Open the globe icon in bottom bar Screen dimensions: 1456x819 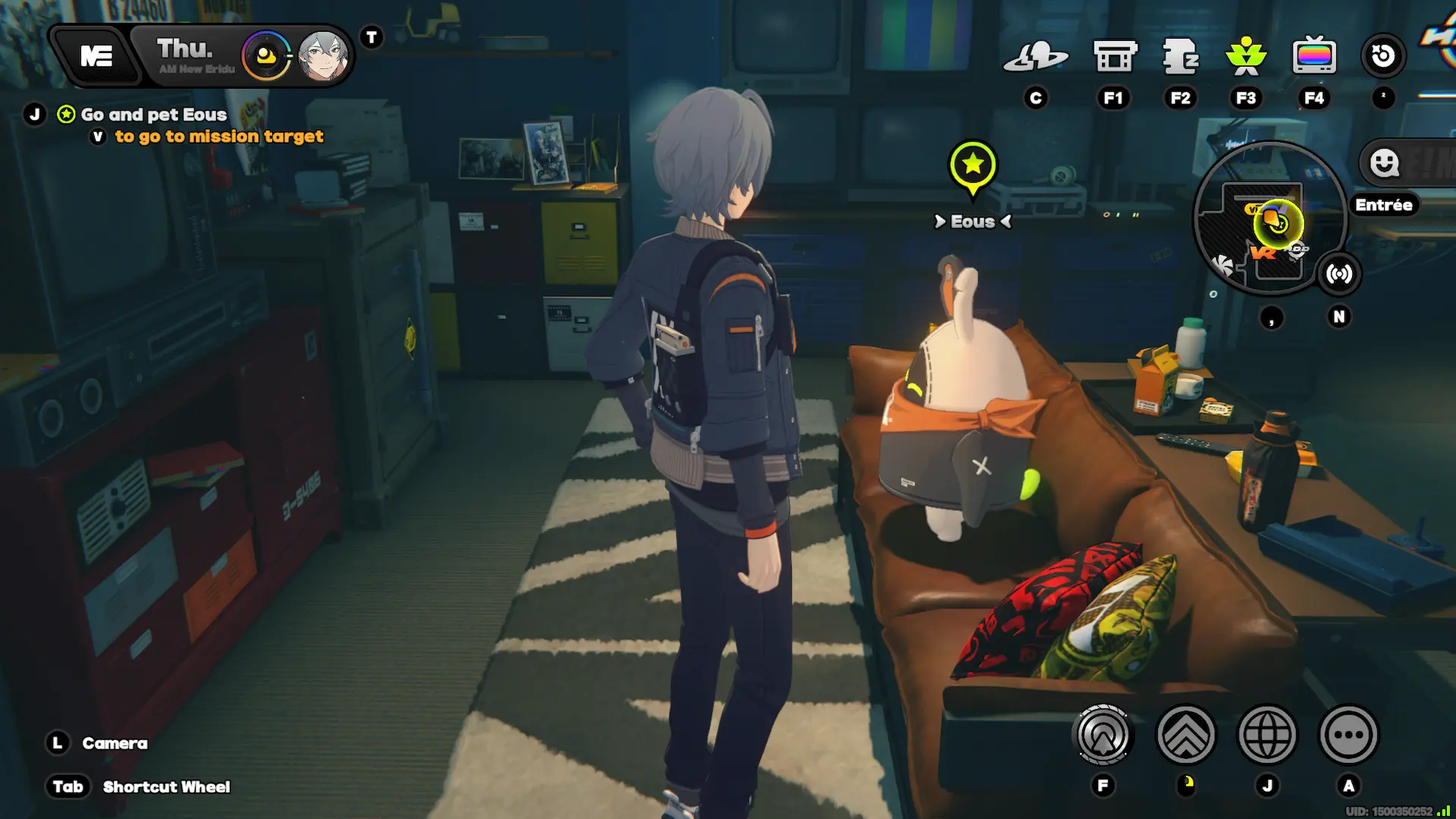pyautogui.click(x=1267, y=734)
